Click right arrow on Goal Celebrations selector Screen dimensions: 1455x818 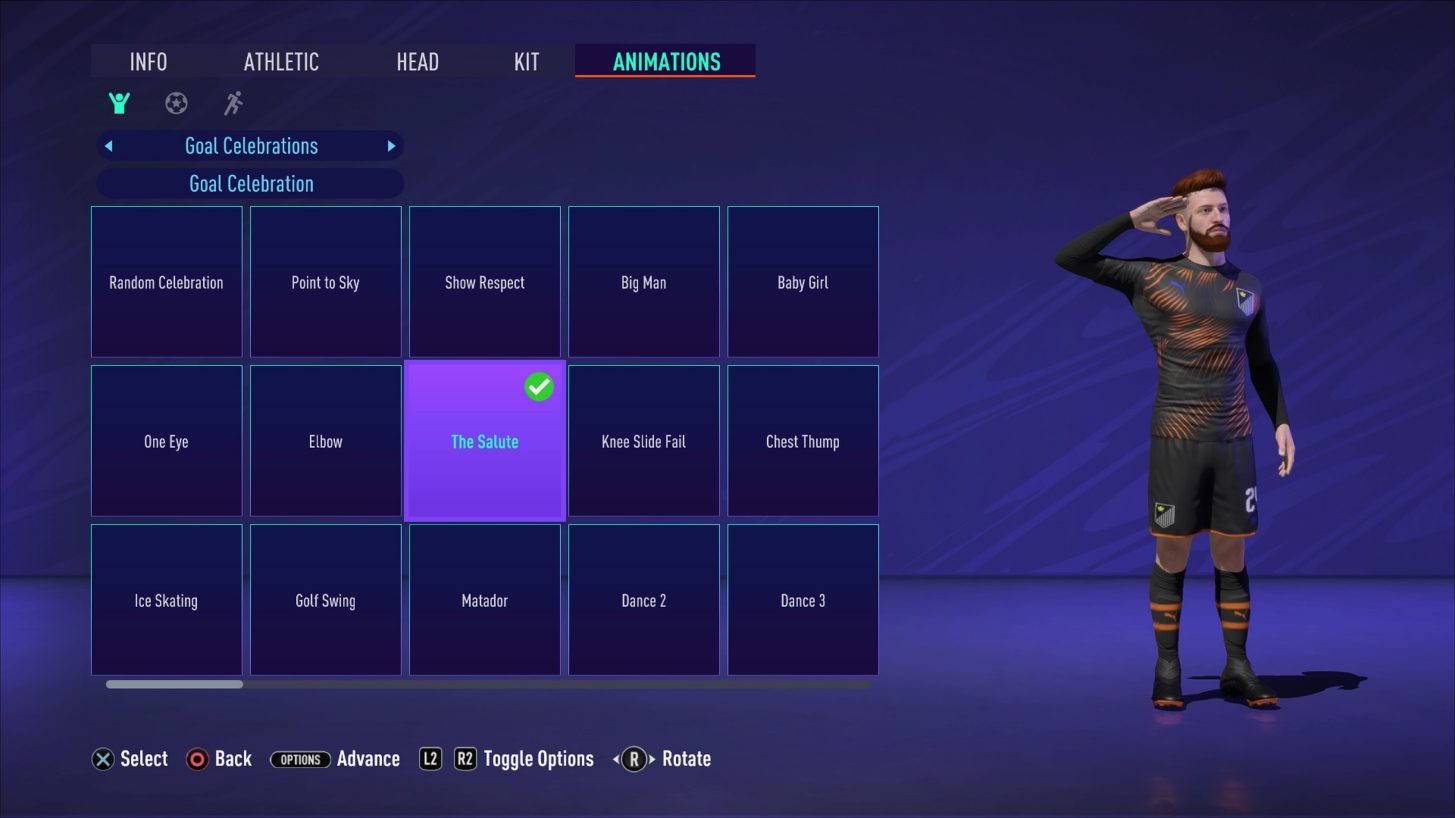coord(391,146)
